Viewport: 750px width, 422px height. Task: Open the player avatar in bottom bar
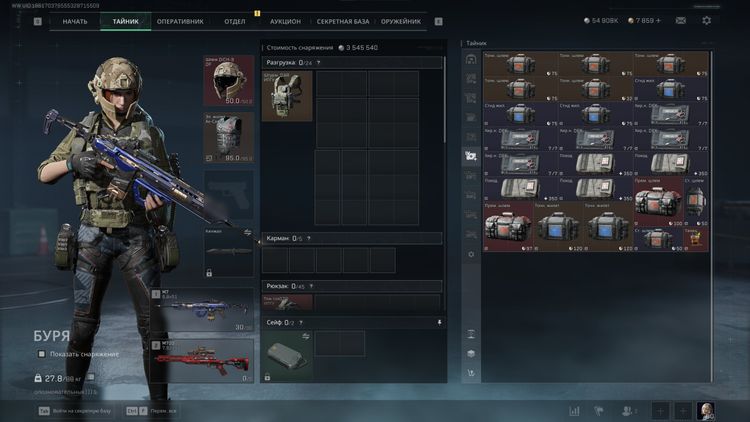point(706,410)
